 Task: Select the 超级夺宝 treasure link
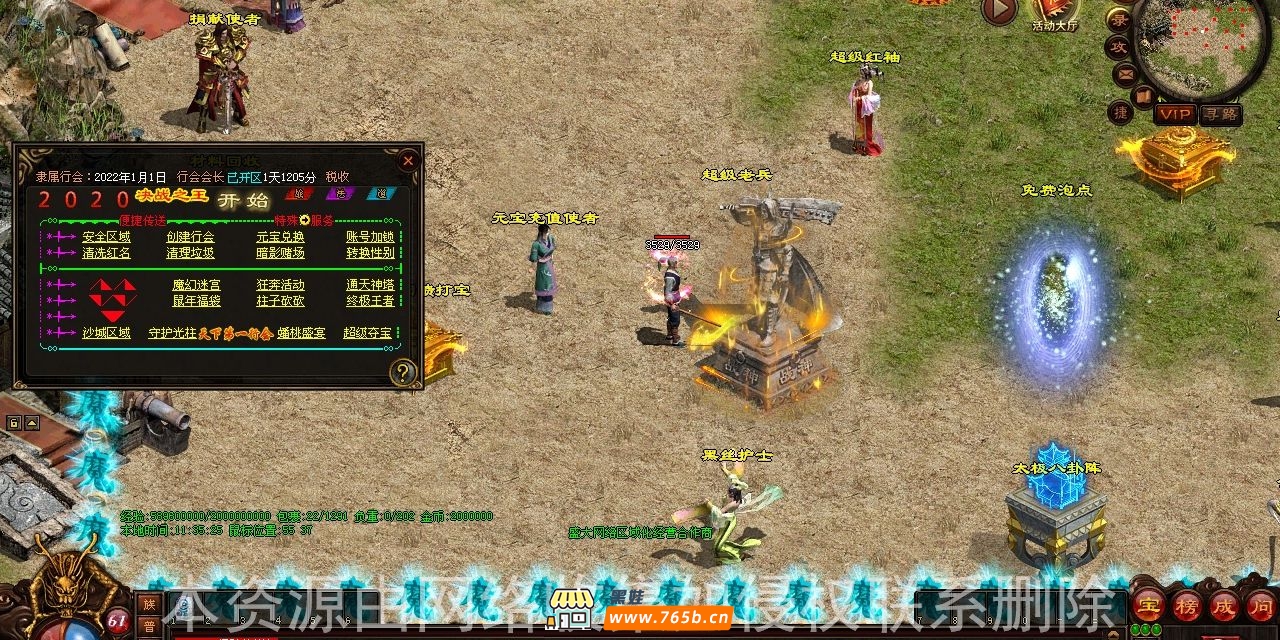367,333
